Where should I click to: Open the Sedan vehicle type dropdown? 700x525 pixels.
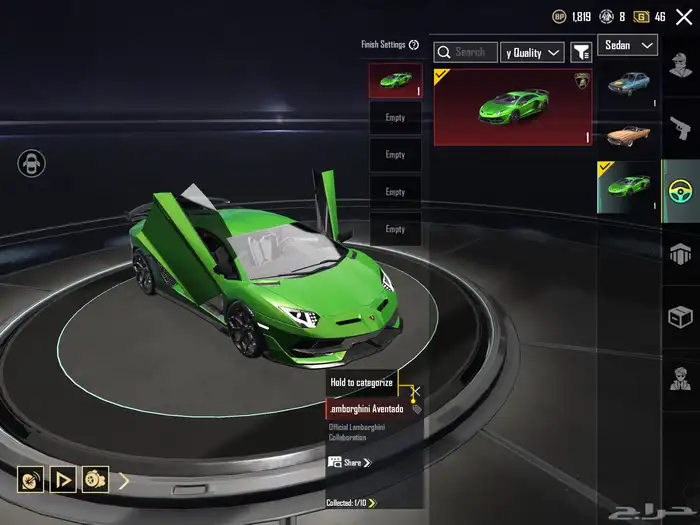coord(628,45)
